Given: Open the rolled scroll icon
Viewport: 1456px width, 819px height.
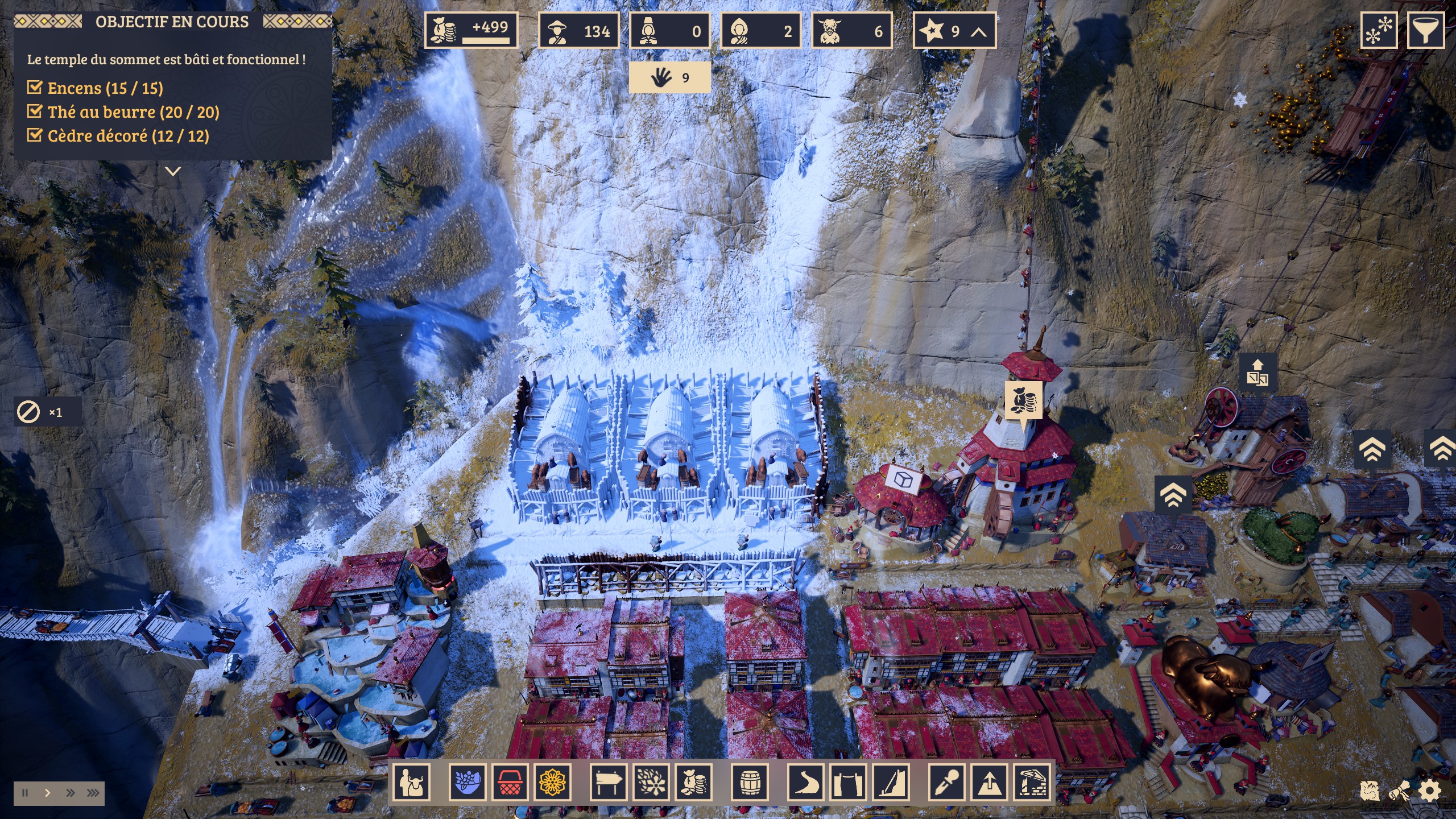Looking at the screenshot, I should (1400, 791).
